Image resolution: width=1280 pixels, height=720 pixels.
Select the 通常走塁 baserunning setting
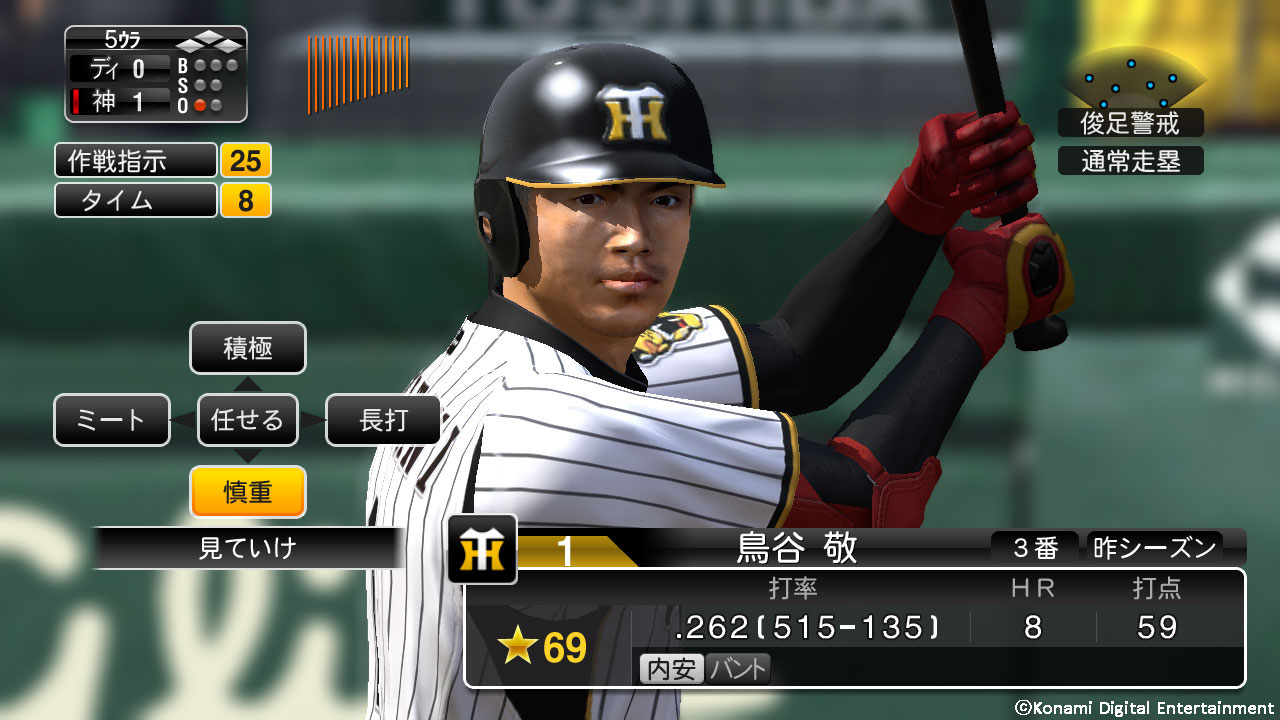click(1130, 161)
